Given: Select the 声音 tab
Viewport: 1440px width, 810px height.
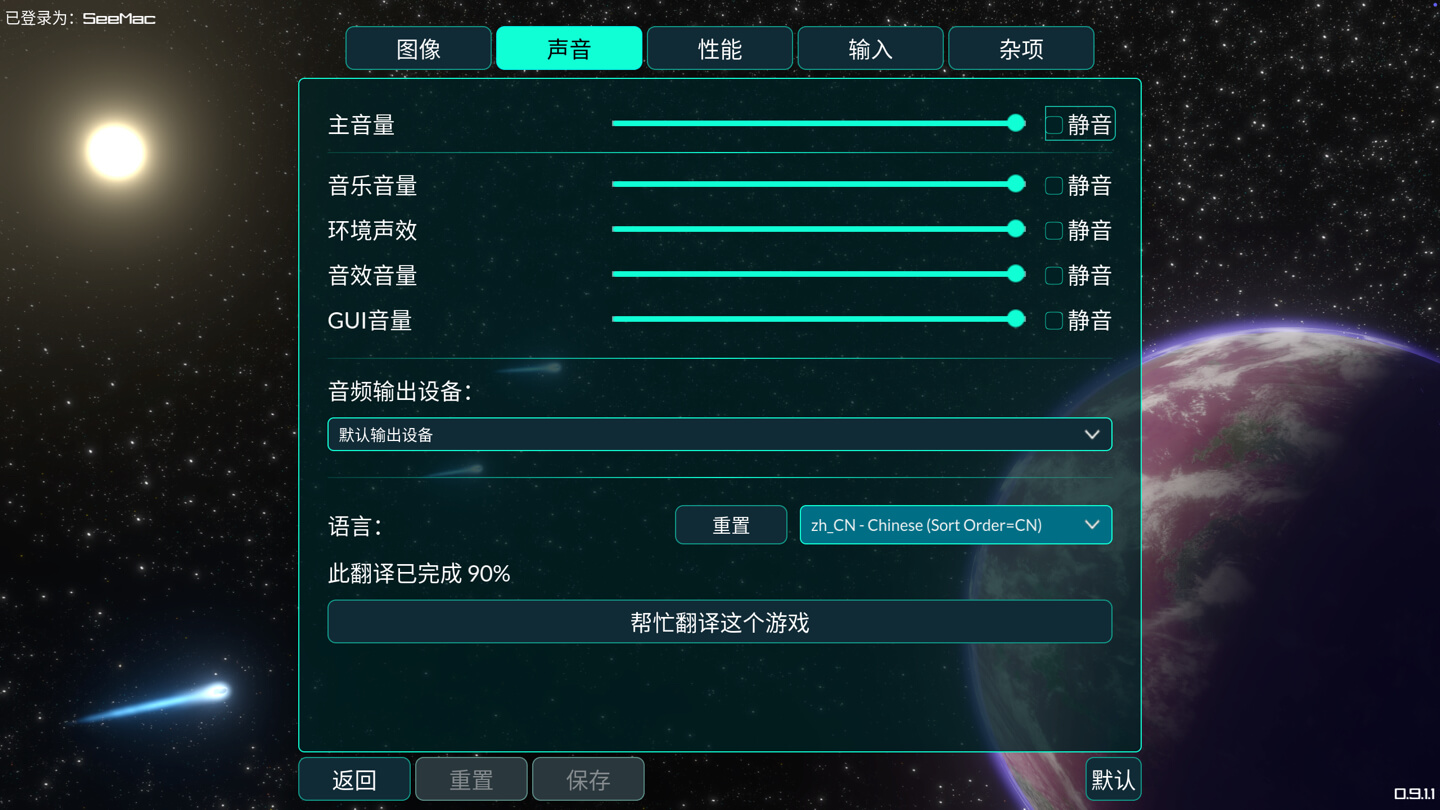Looking at the screenshot, I should click(569, 49).
